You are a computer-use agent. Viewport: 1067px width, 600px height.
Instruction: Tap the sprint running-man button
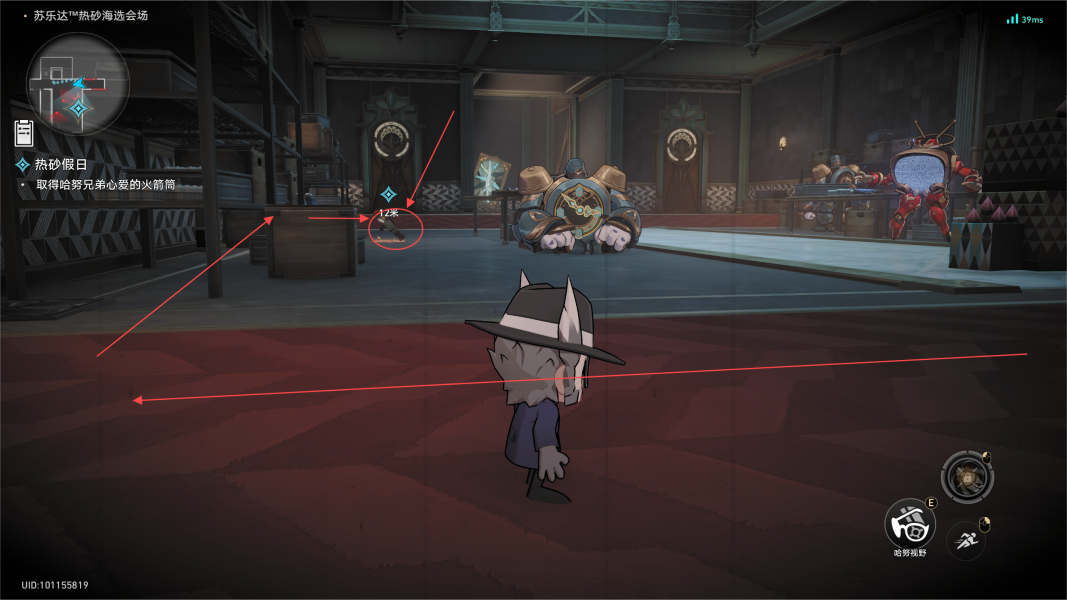pos(965,540)
